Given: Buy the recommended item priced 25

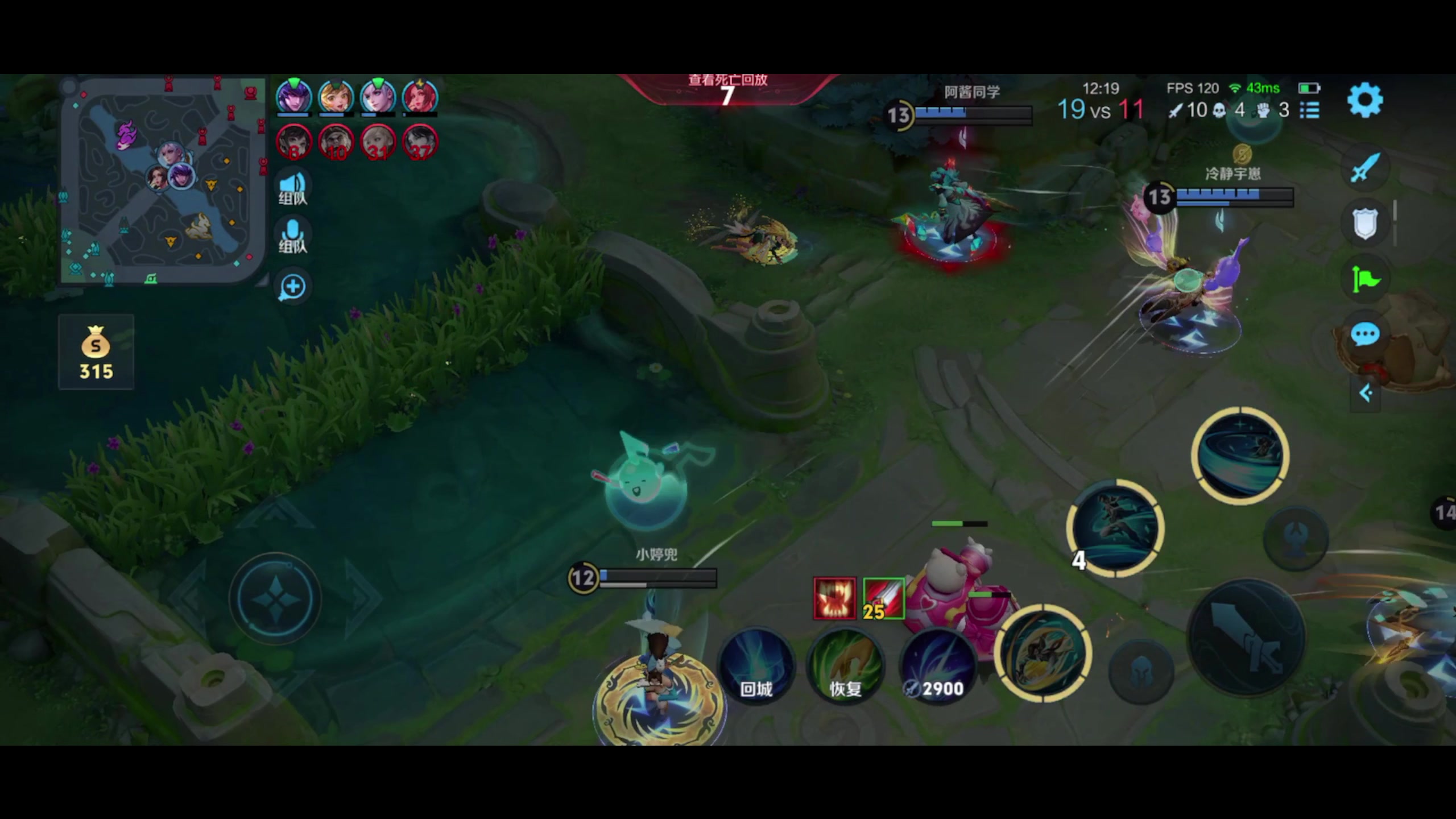Looking at the screenshot, I should click(883, 598).
